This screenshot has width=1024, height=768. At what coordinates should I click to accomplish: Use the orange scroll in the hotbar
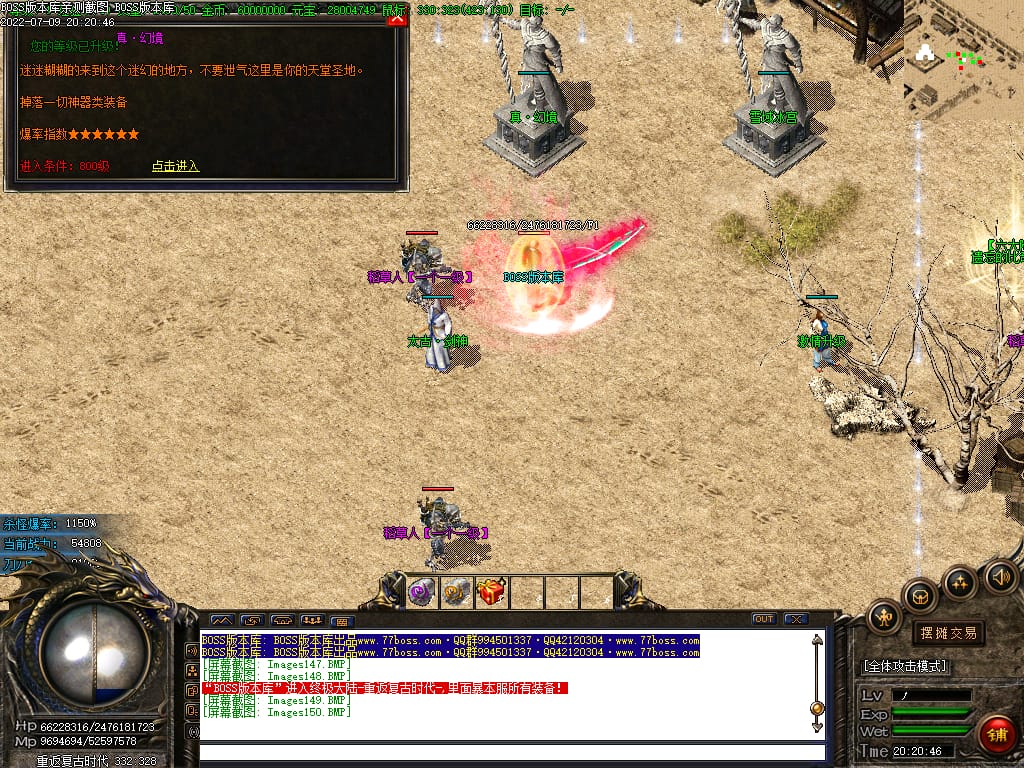[x=457, y=592]
